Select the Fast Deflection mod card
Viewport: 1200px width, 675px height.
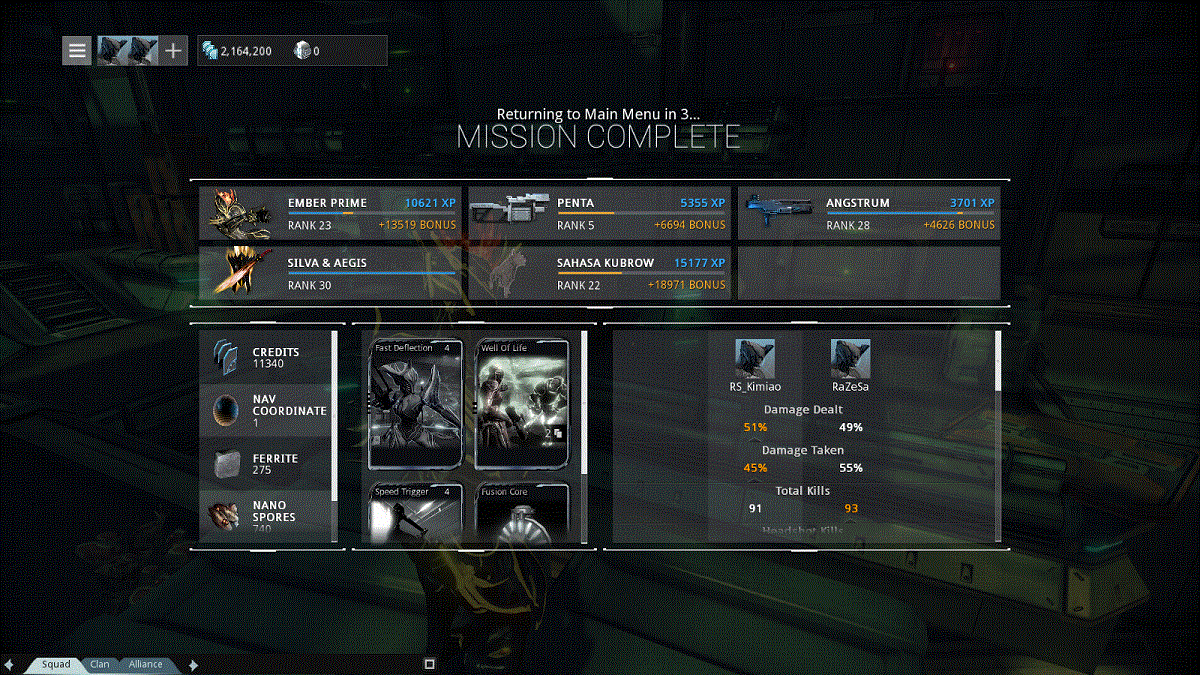[x=415, y=404]
